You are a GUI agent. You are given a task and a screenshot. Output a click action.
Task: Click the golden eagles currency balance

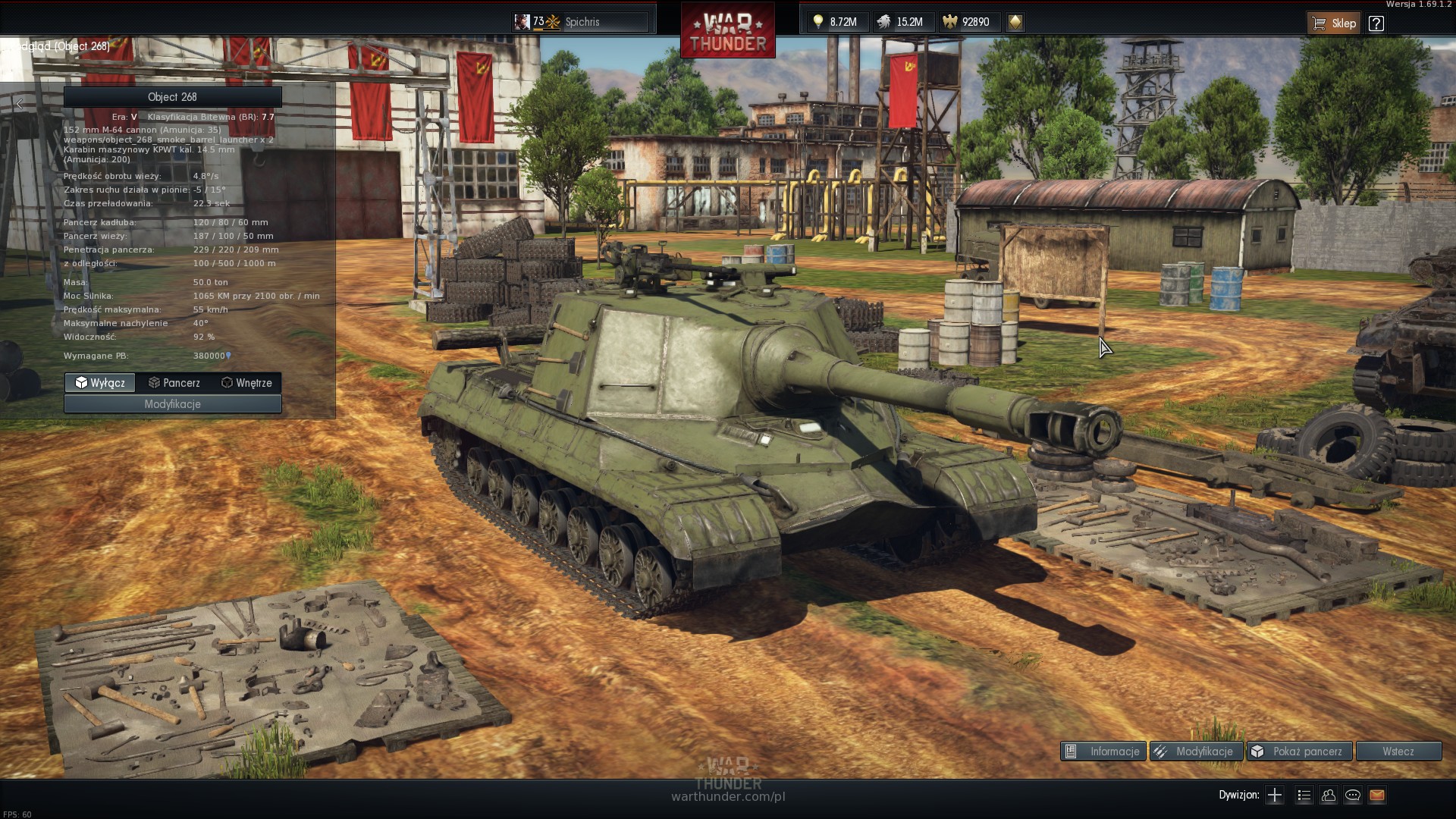(966, 22)
